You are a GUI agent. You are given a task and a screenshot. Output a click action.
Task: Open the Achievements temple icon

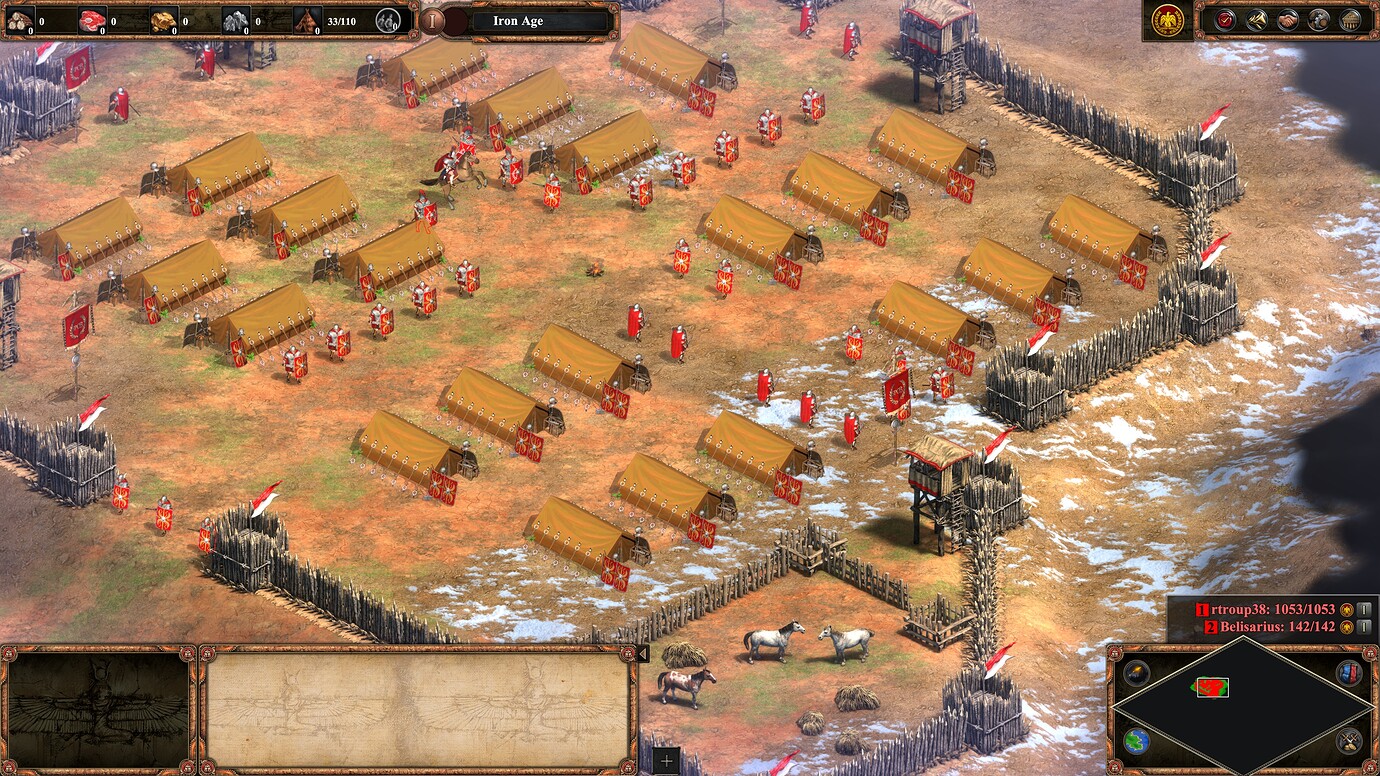pos(1349,19)
